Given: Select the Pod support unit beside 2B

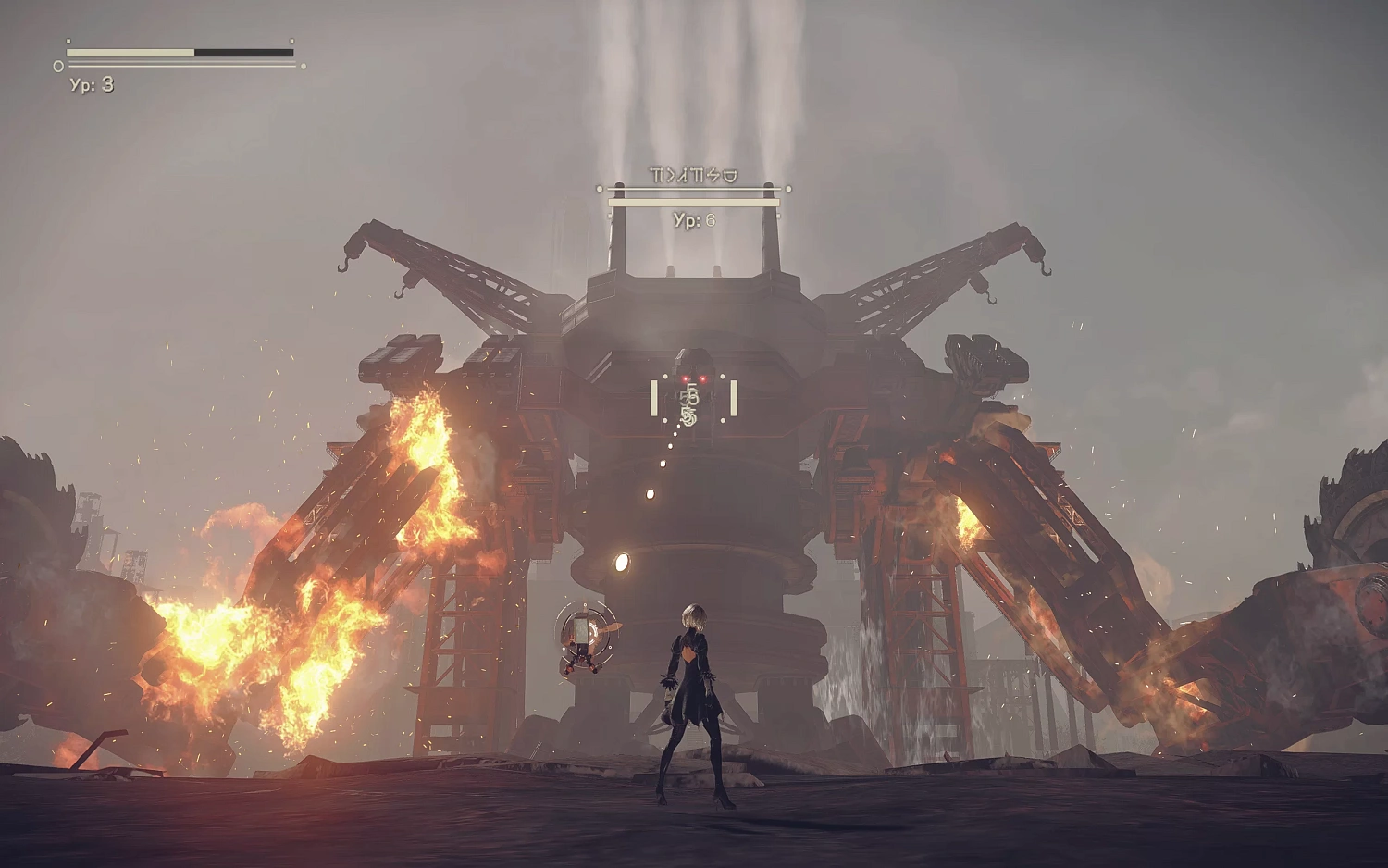Looking at the screenshot, I should [x=583, y=639].
